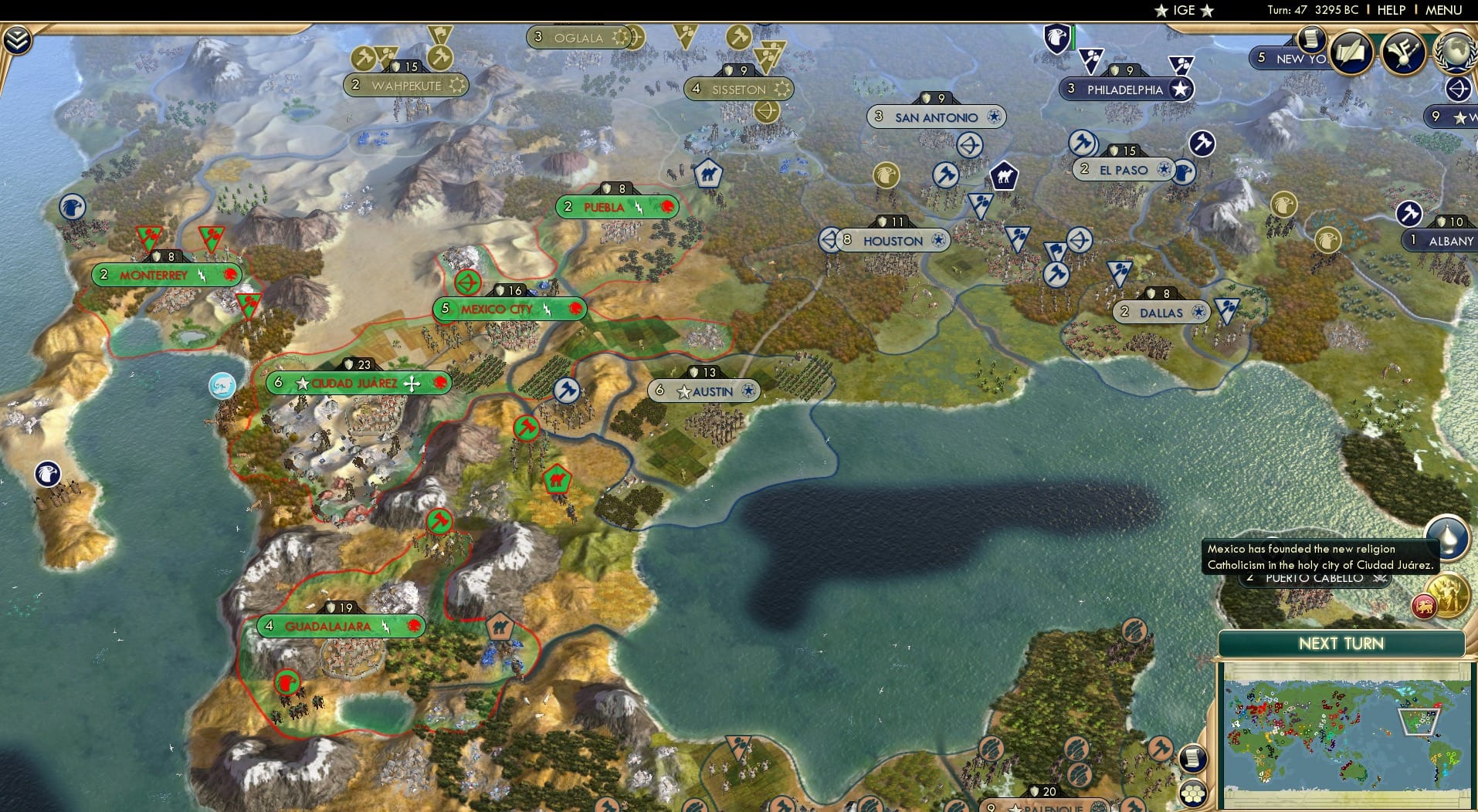Click the red lion notification badge
Image resolution: width=1478 pixels, height=812 pixels.
[1425, 607]
